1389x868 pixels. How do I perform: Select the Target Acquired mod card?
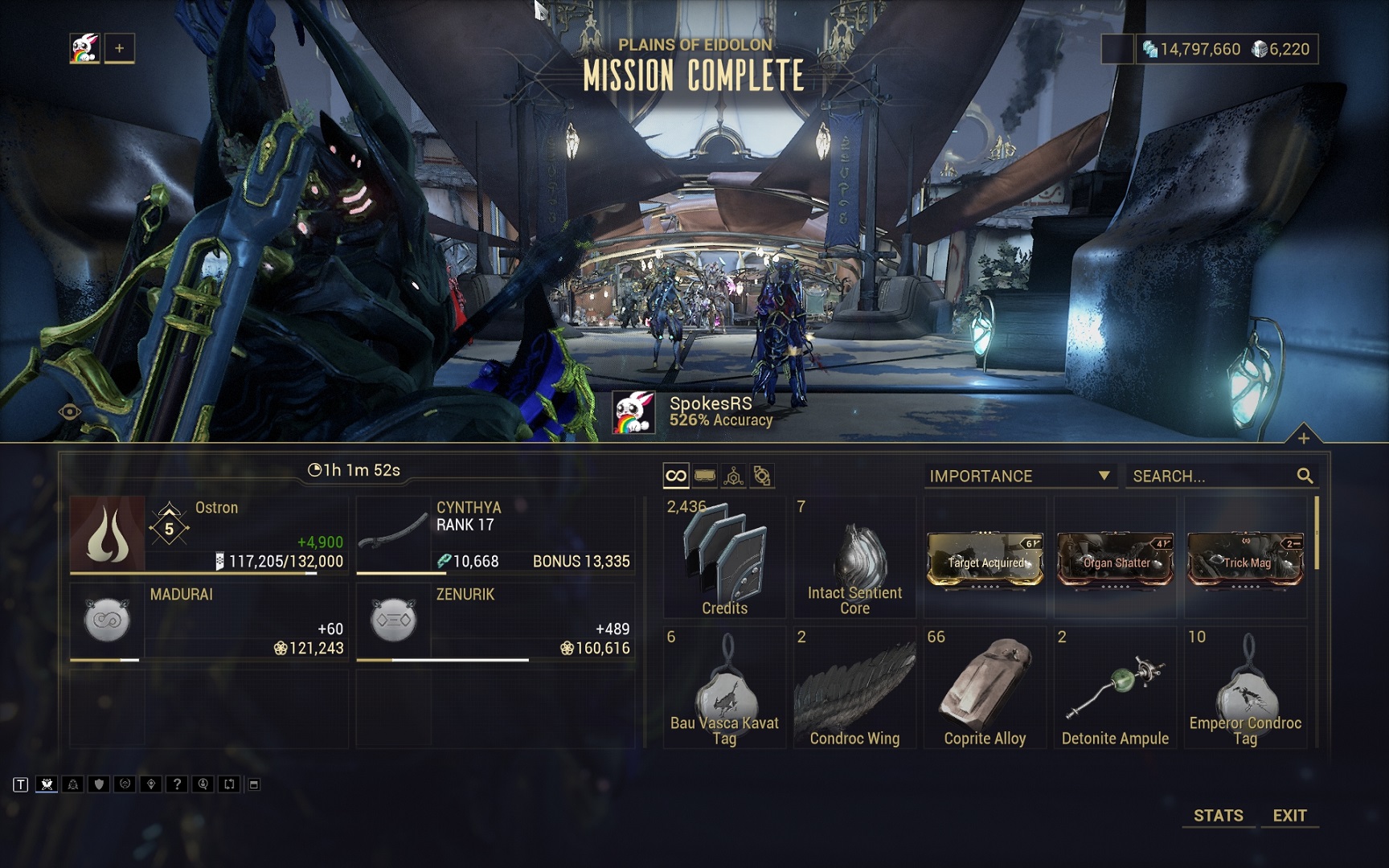point(985,558)
